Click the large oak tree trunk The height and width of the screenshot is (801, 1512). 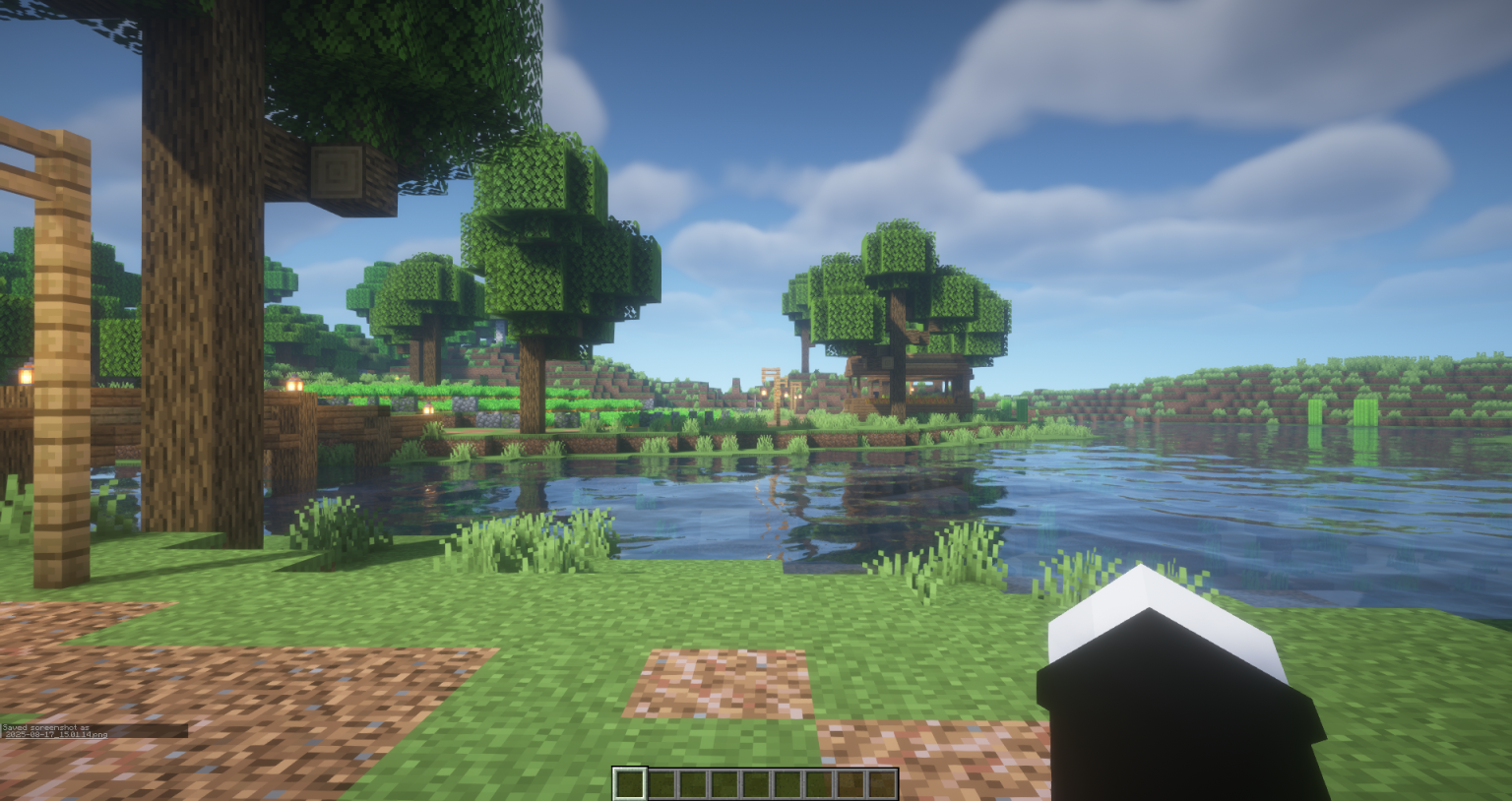pos(192,295)
